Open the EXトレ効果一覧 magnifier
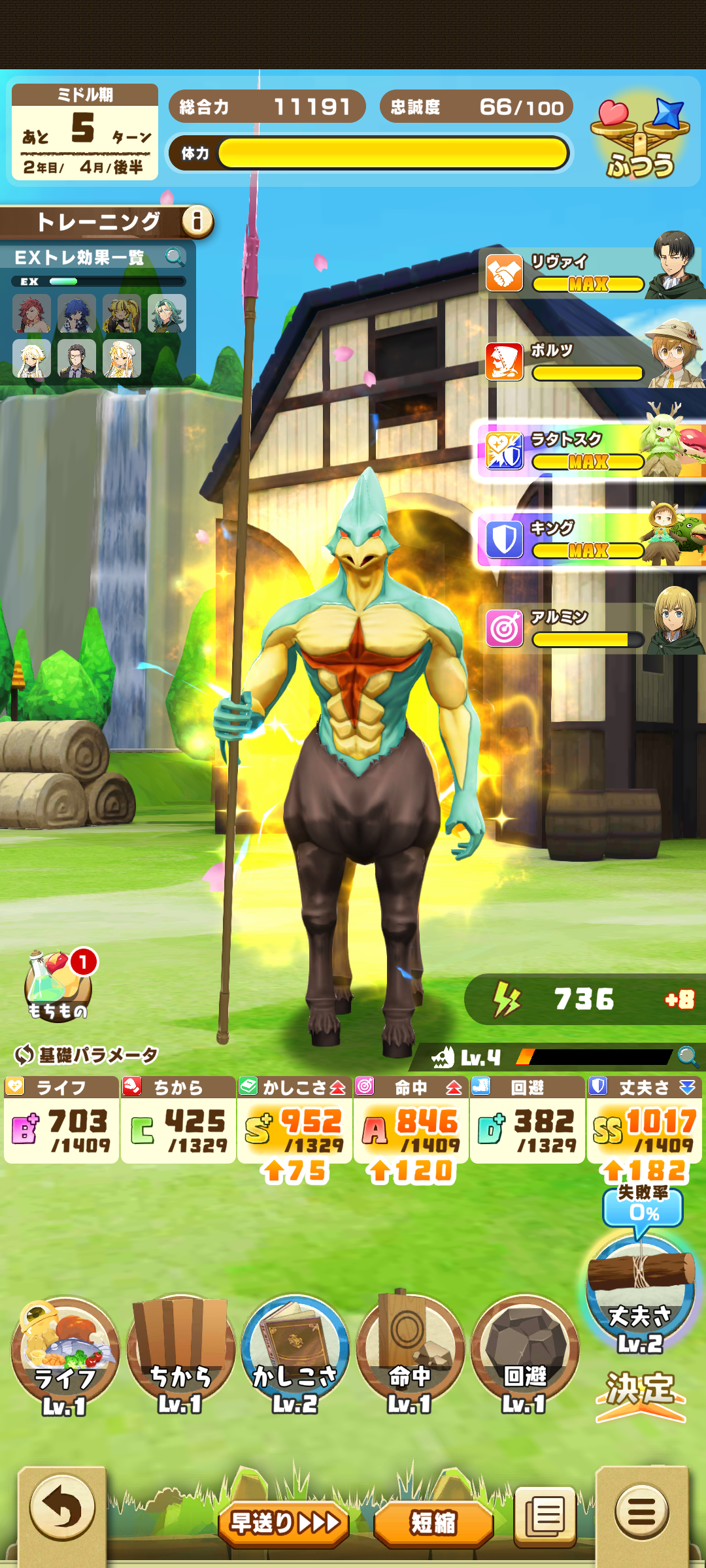Screen dimensions: 706x1568 point(175,257)
